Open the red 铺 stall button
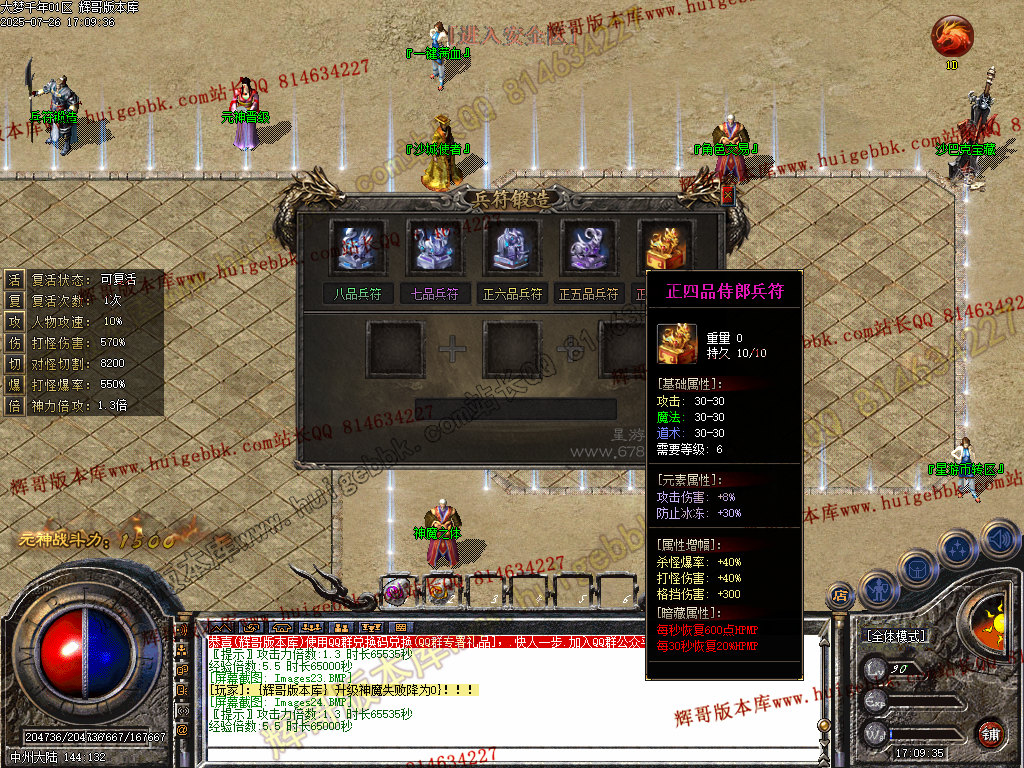 [x=990, y=733]
